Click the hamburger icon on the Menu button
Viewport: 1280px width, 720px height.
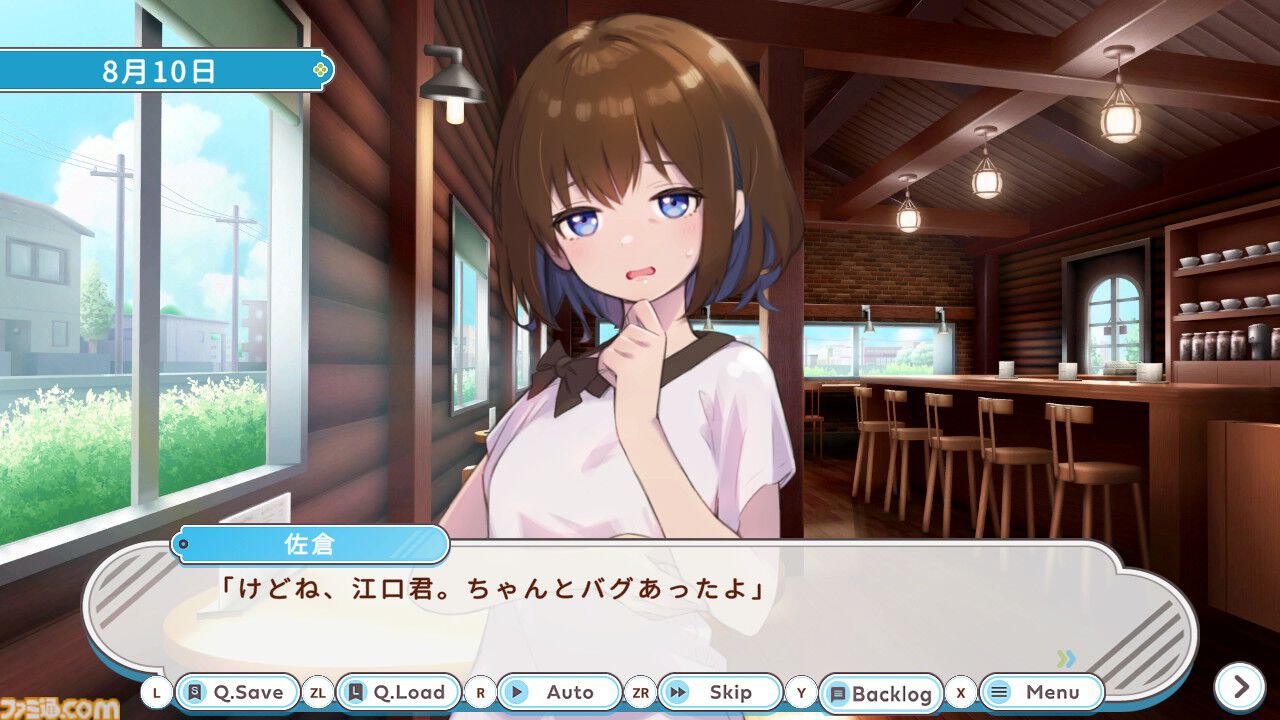tap(998, 692)
